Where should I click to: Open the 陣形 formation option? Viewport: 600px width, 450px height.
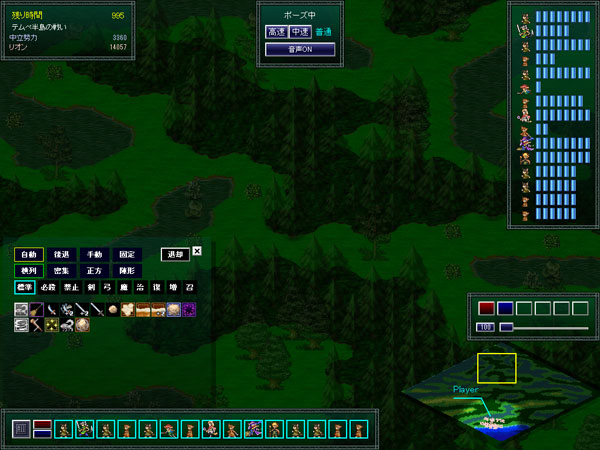(126, 271)
